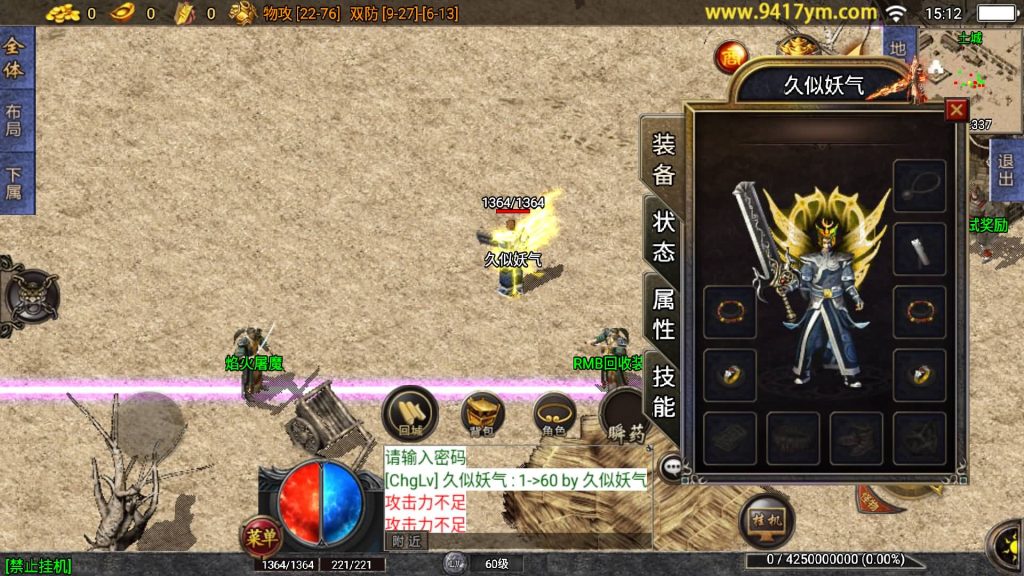This screenshot has height=576, width=1024.
Task: Open the 背包 backpack
Action: pos(482,414)
